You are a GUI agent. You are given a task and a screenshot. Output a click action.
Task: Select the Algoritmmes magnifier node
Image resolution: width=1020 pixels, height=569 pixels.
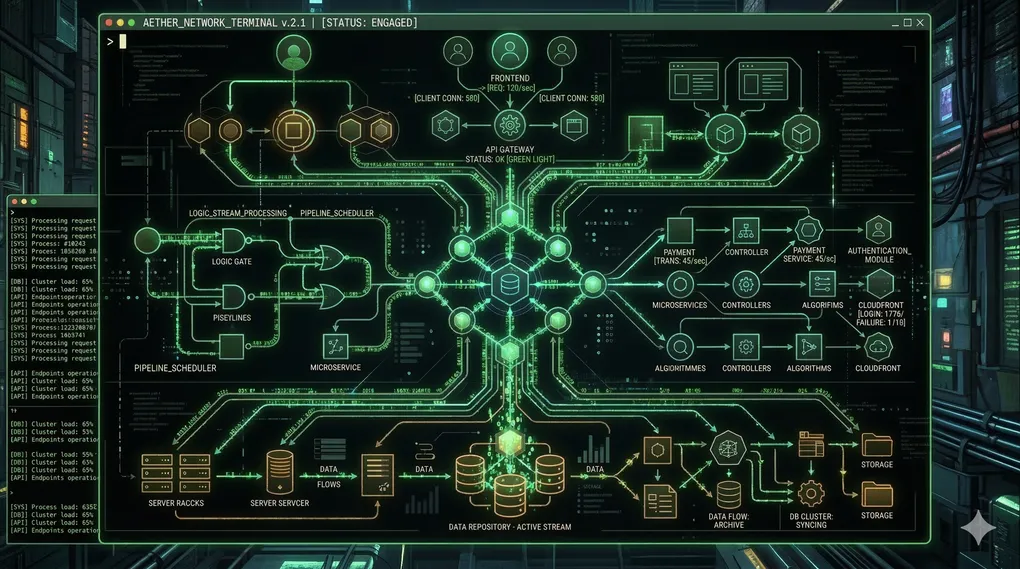pyautogui.click(x=680, y=347)
